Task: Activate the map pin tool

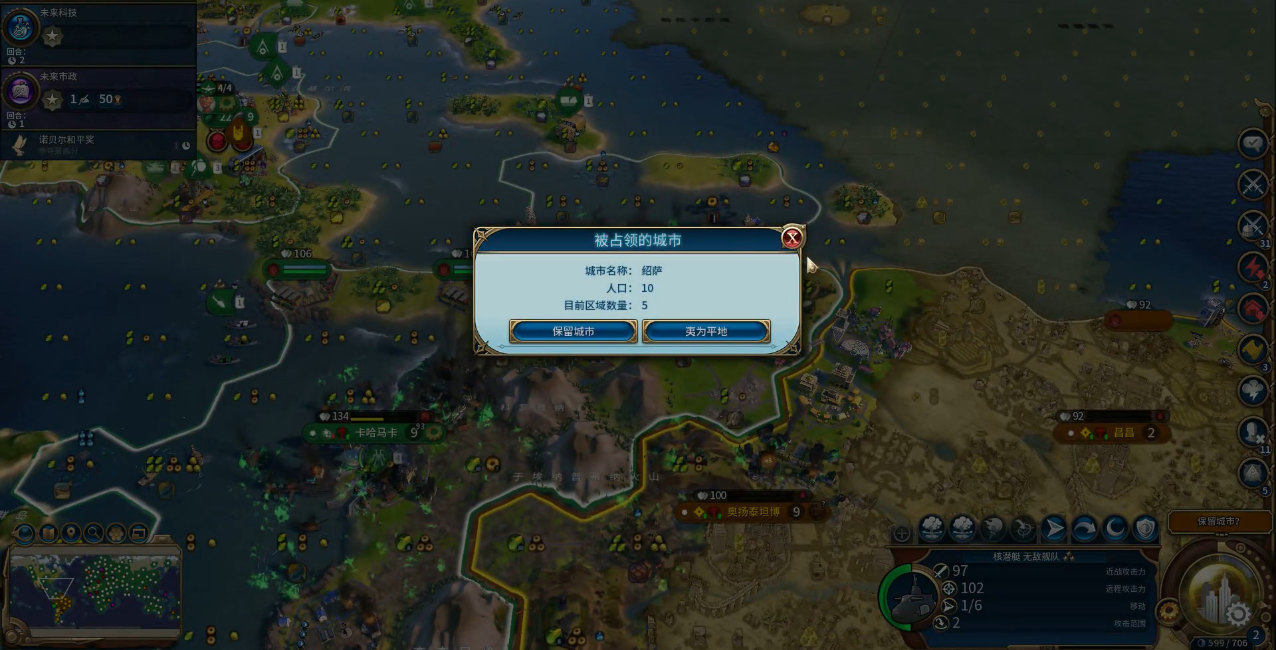Action: [70, 533]
